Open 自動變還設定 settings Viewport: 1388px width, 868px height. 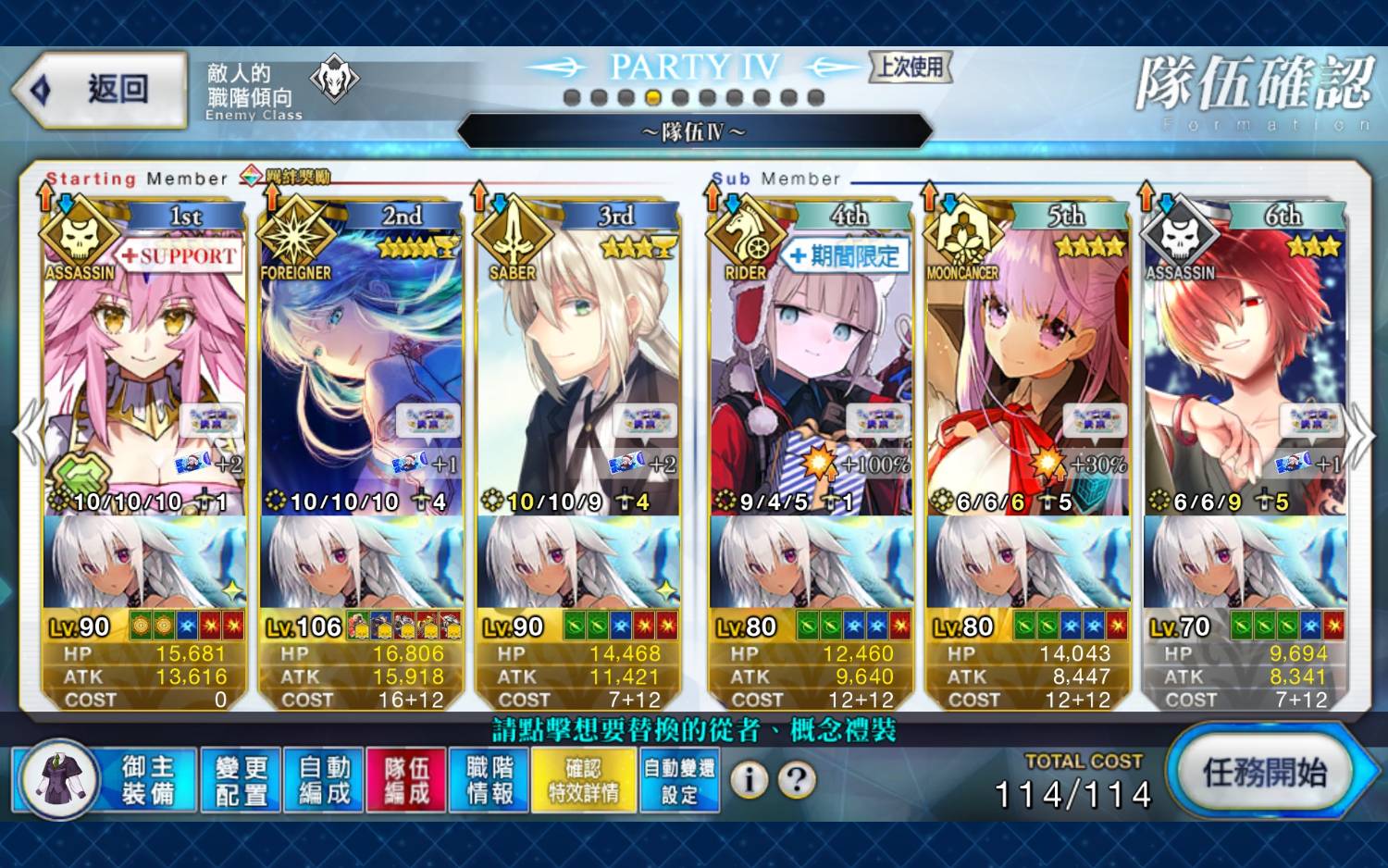[x=679, y=780]
